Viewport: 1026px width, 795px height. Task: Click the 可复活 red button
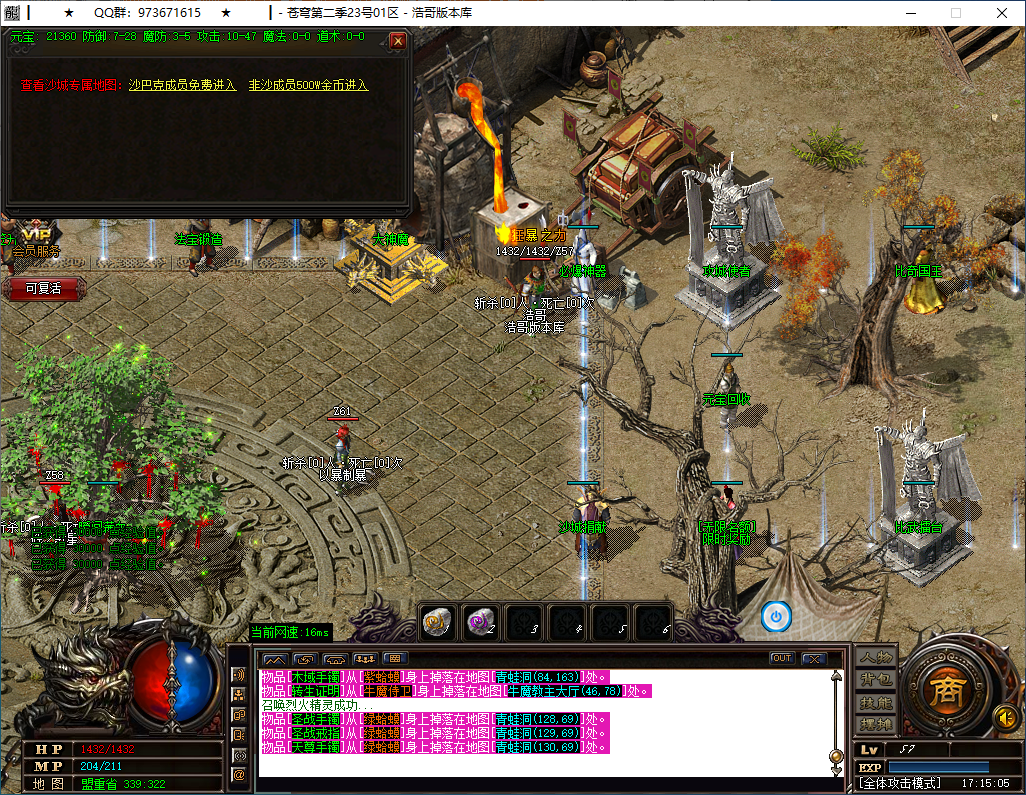click(x=43, y=288)
